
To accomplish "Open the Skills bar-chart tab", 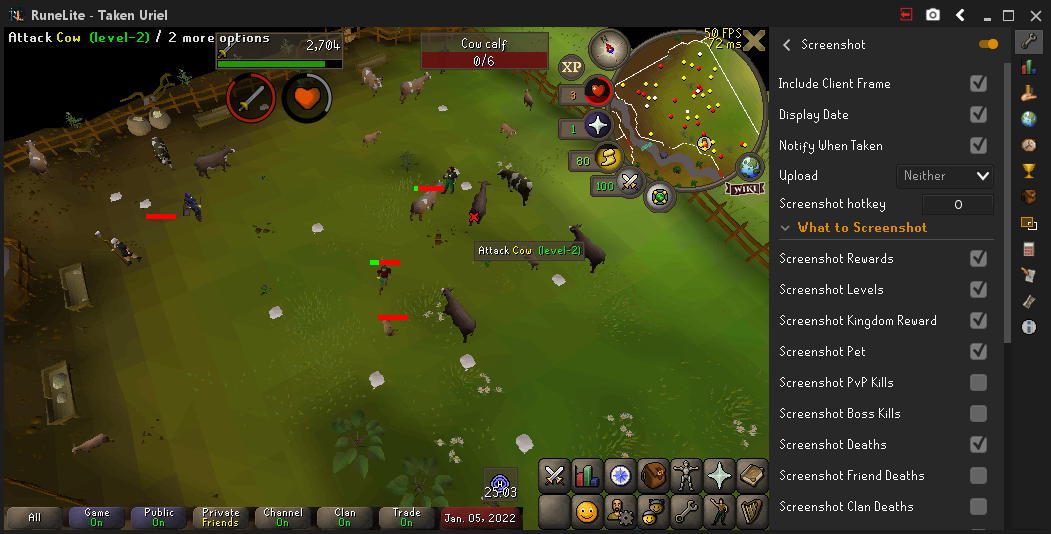I will tap(588, 475).
